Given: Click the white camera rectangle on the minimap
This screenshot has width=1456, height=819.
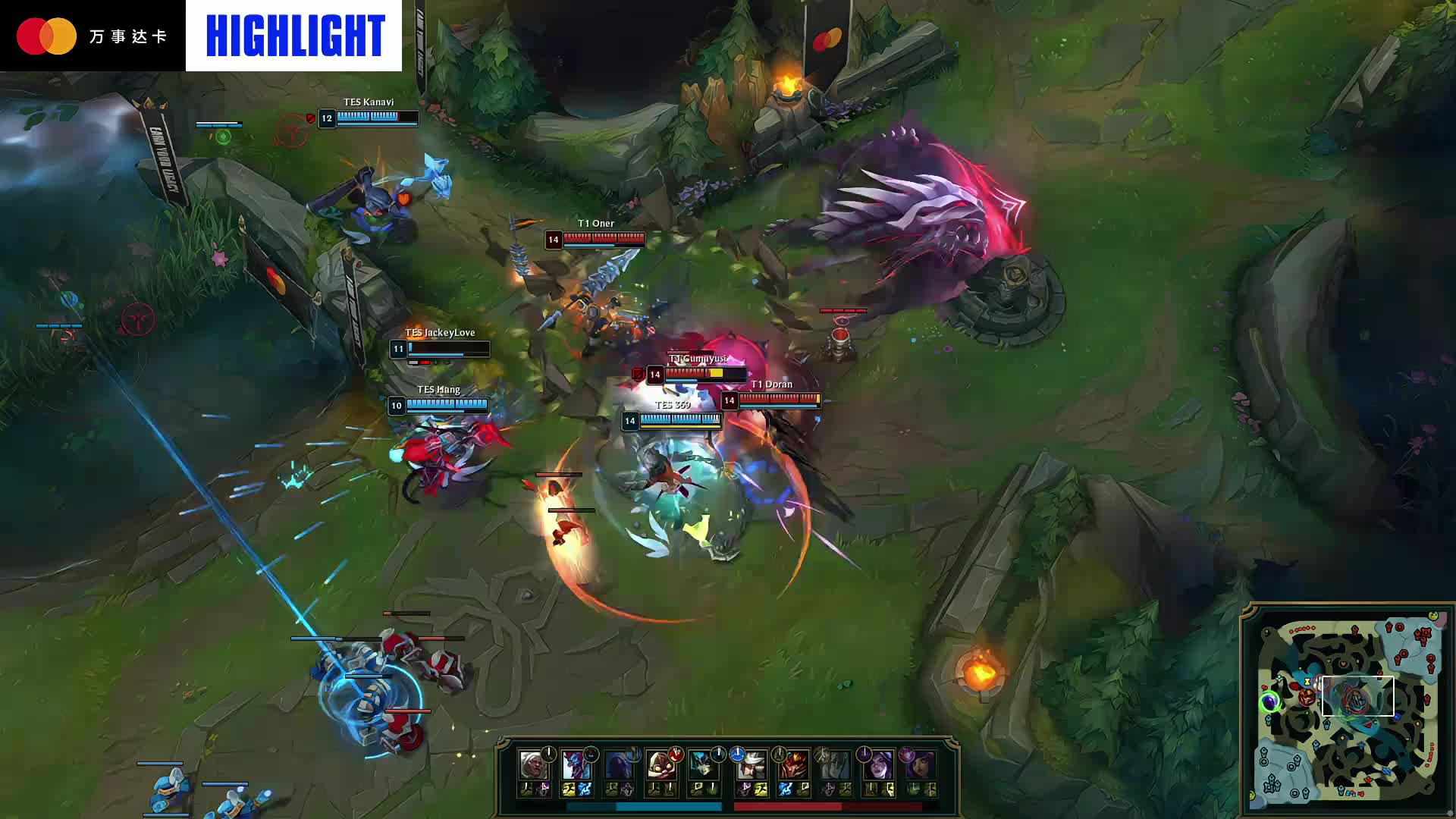Looking at the screenshot, I should pos(1357,695).
